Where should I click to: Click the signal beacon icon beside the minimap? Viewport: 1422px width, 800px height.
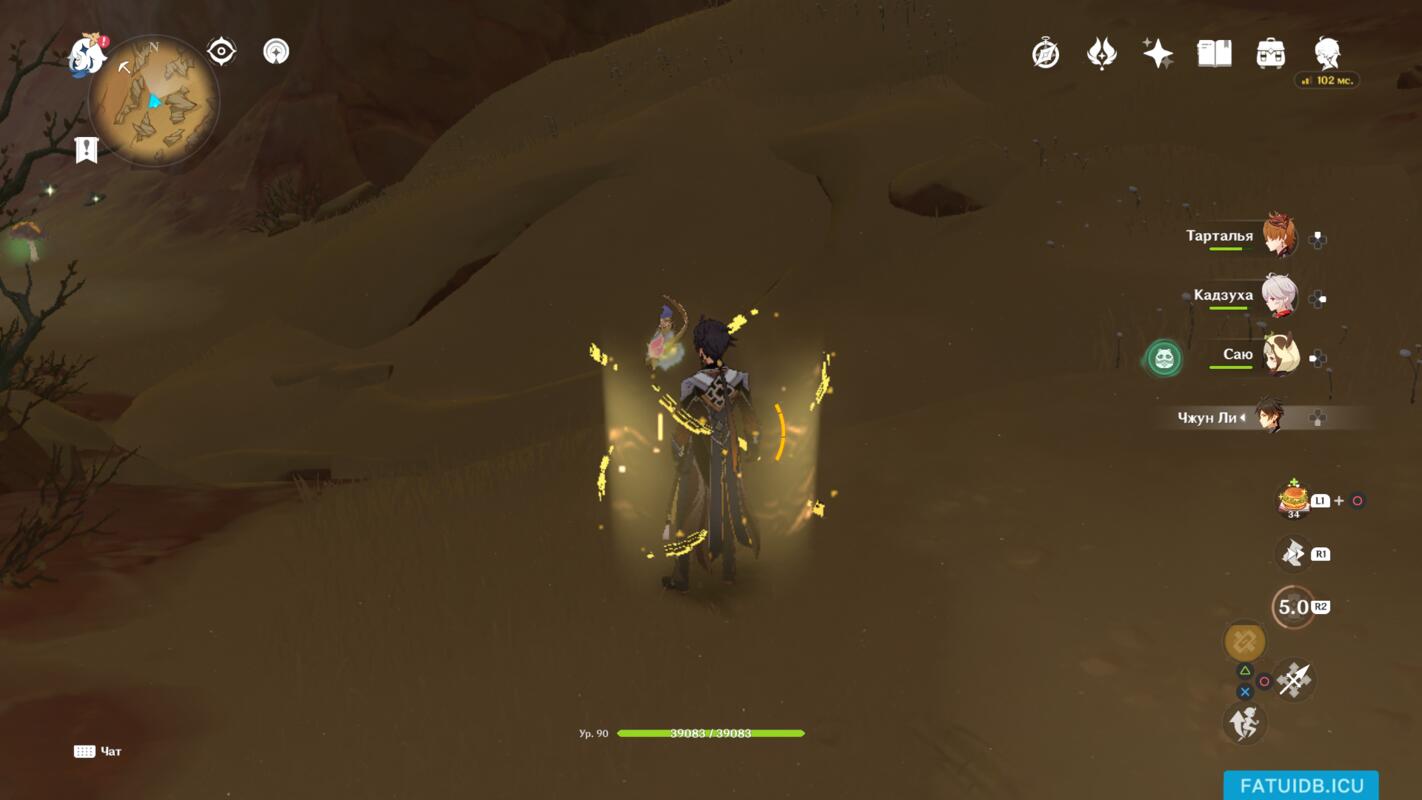276,51
